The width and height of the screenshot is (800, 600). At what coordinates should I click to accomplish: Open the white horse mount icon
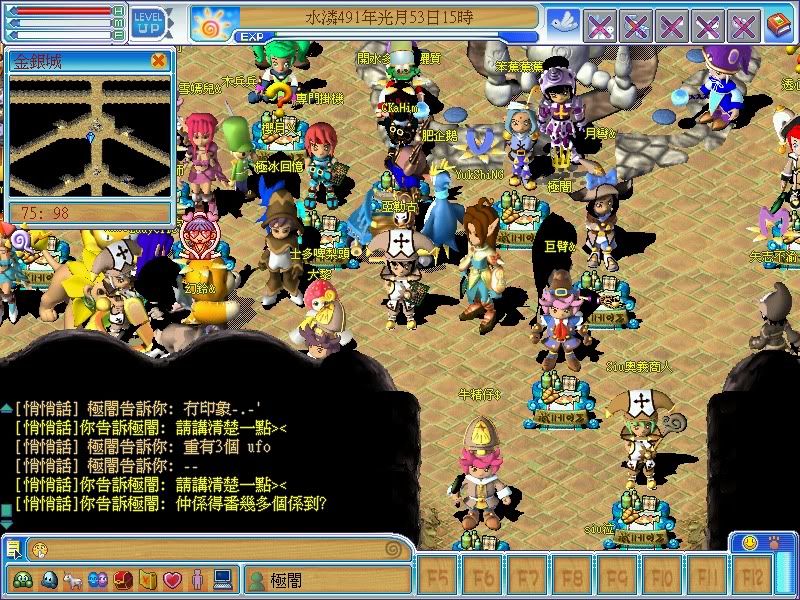coord(73,579)
